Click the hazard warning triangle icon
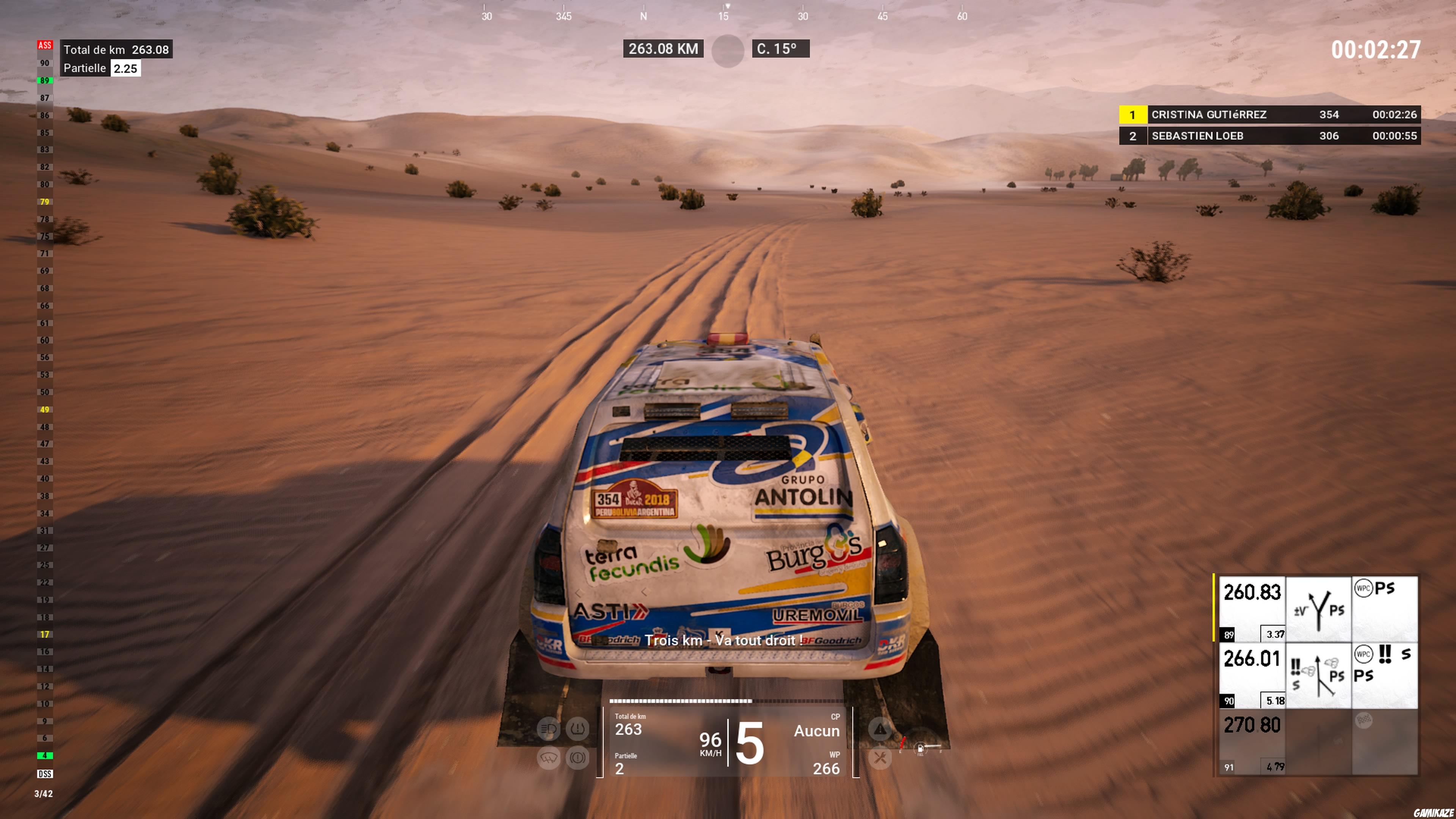The image size is (1456, 819). tap(880, 729)
